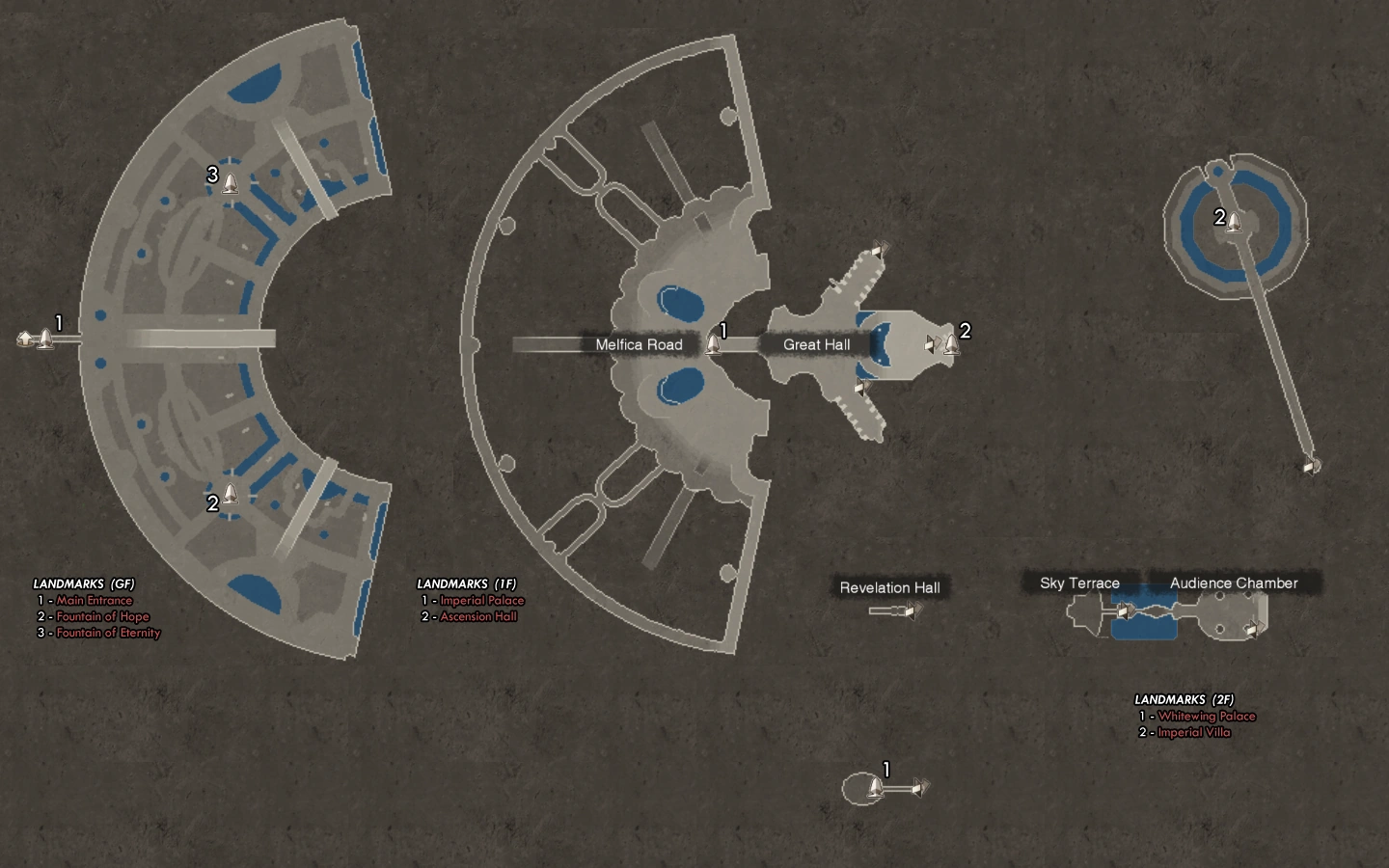Choose the Revelation Hall label
1389x868 pixels.
(889, 587)
